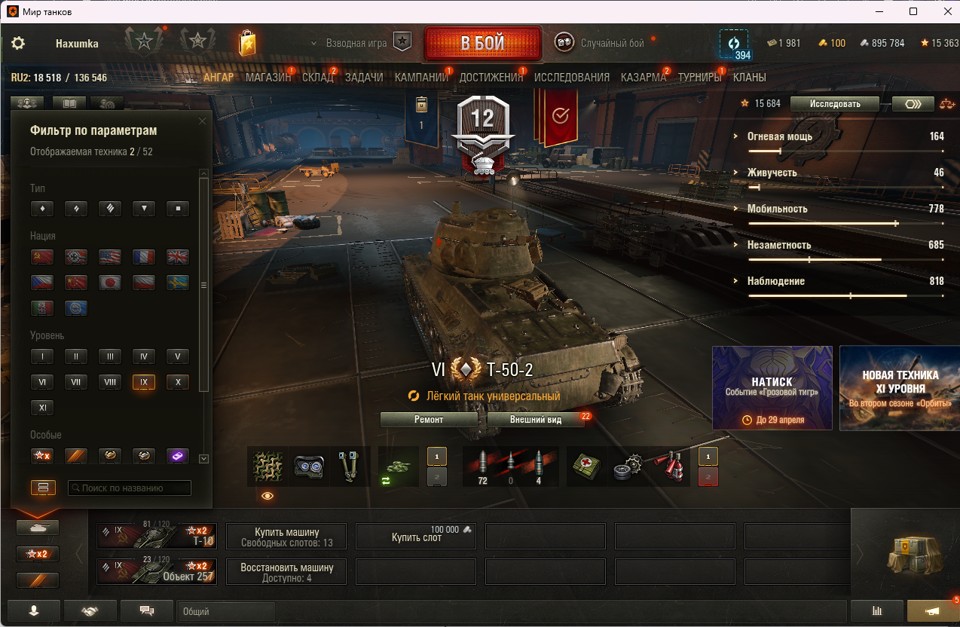Click the Ремонт repair button
Screen dimensions: 960x627
[x=429, y=420]
